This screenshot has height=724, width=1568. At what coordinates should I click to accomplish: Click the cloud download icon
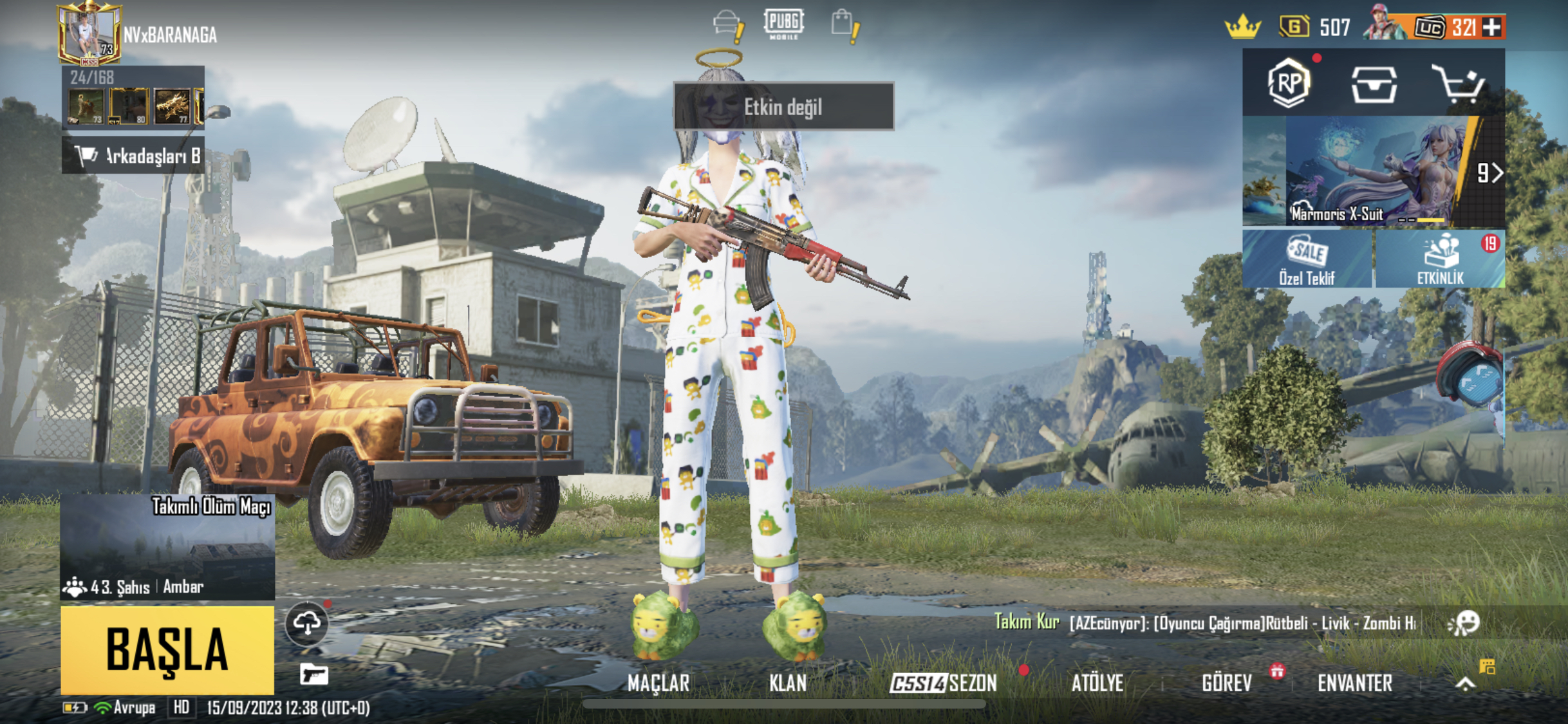click(x=307, y=623)
